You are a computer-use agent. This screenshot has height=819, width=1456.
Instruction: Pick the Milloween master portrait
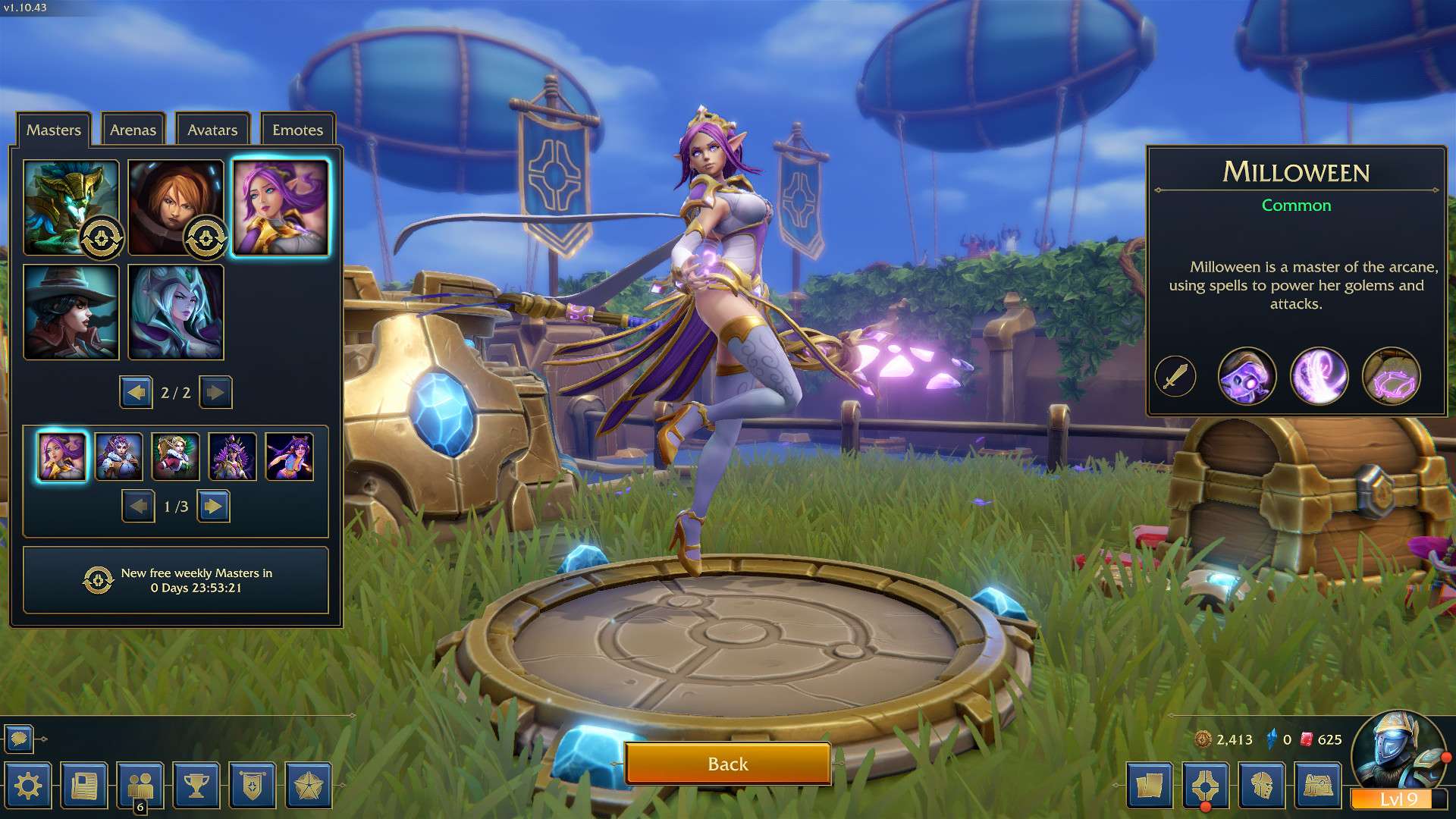(281, 207)
